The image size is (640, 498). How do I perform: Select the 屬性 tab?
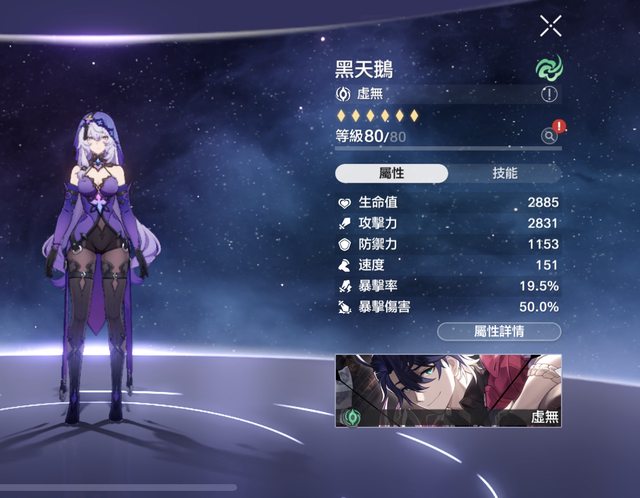391,173
